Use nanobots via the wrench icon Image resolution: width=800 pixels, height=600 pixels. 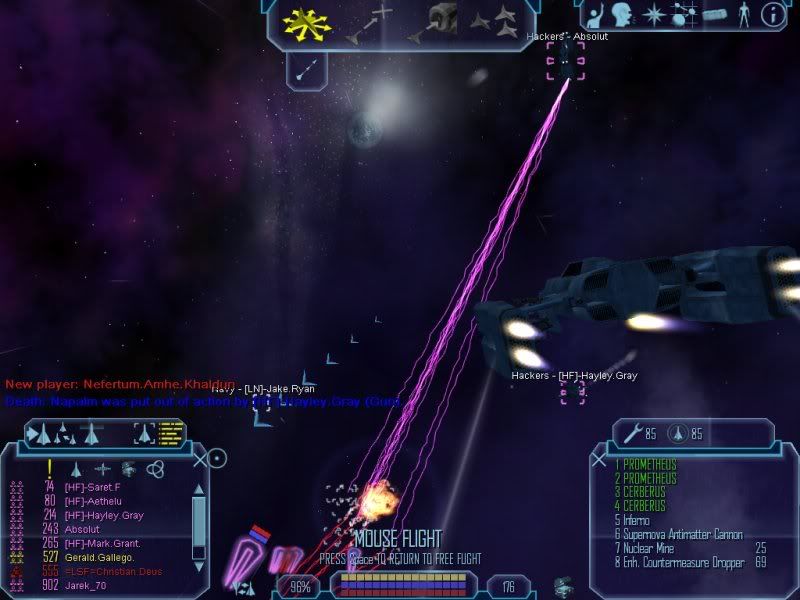(x=632, y=433)
